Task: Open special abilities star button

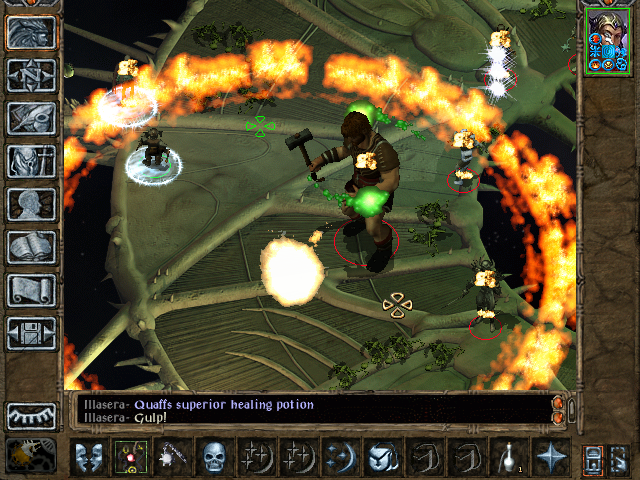Action: point(551,458)
